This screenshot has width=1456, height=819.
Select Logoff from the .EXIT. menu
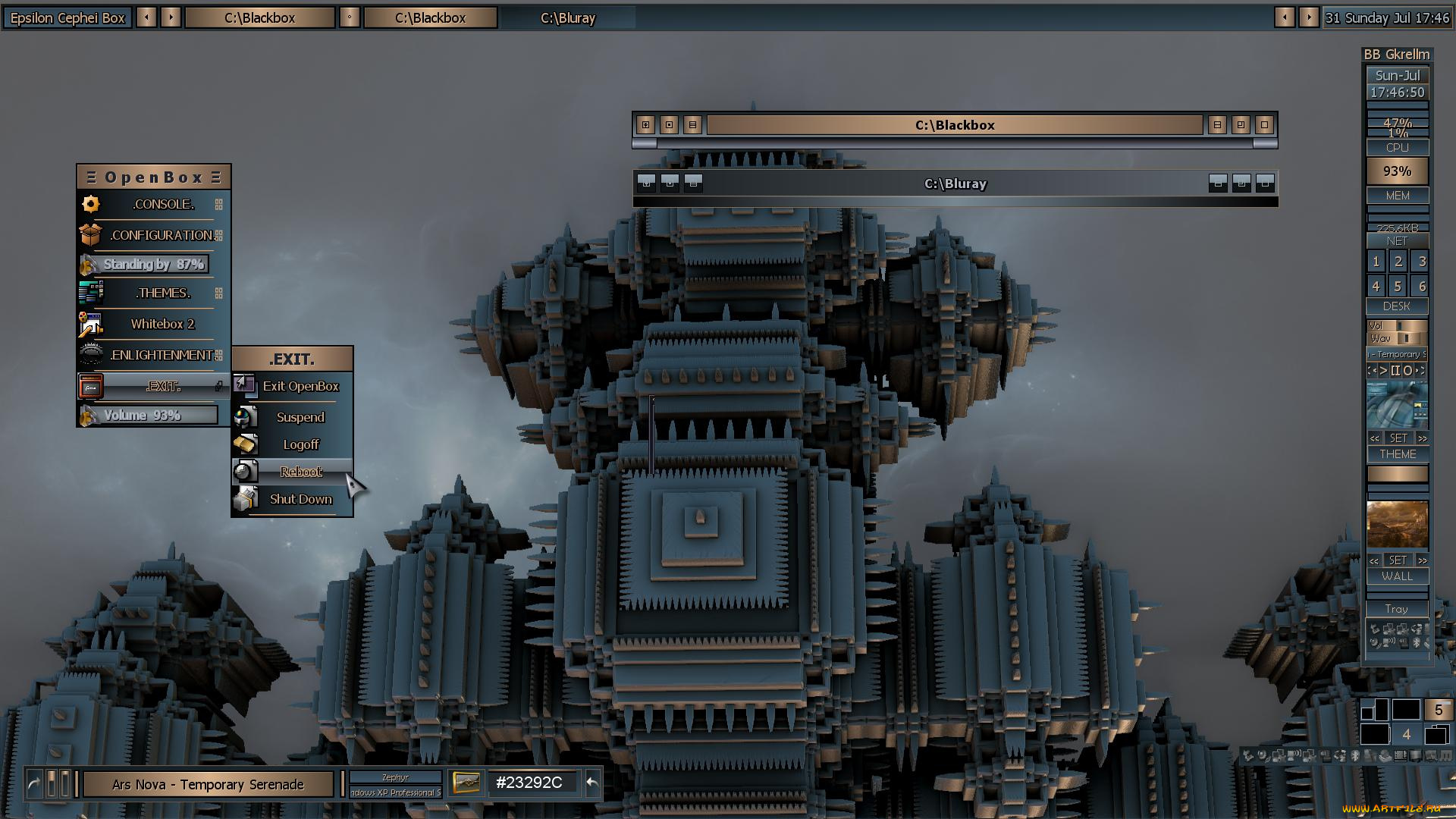[x=301, y=444]
